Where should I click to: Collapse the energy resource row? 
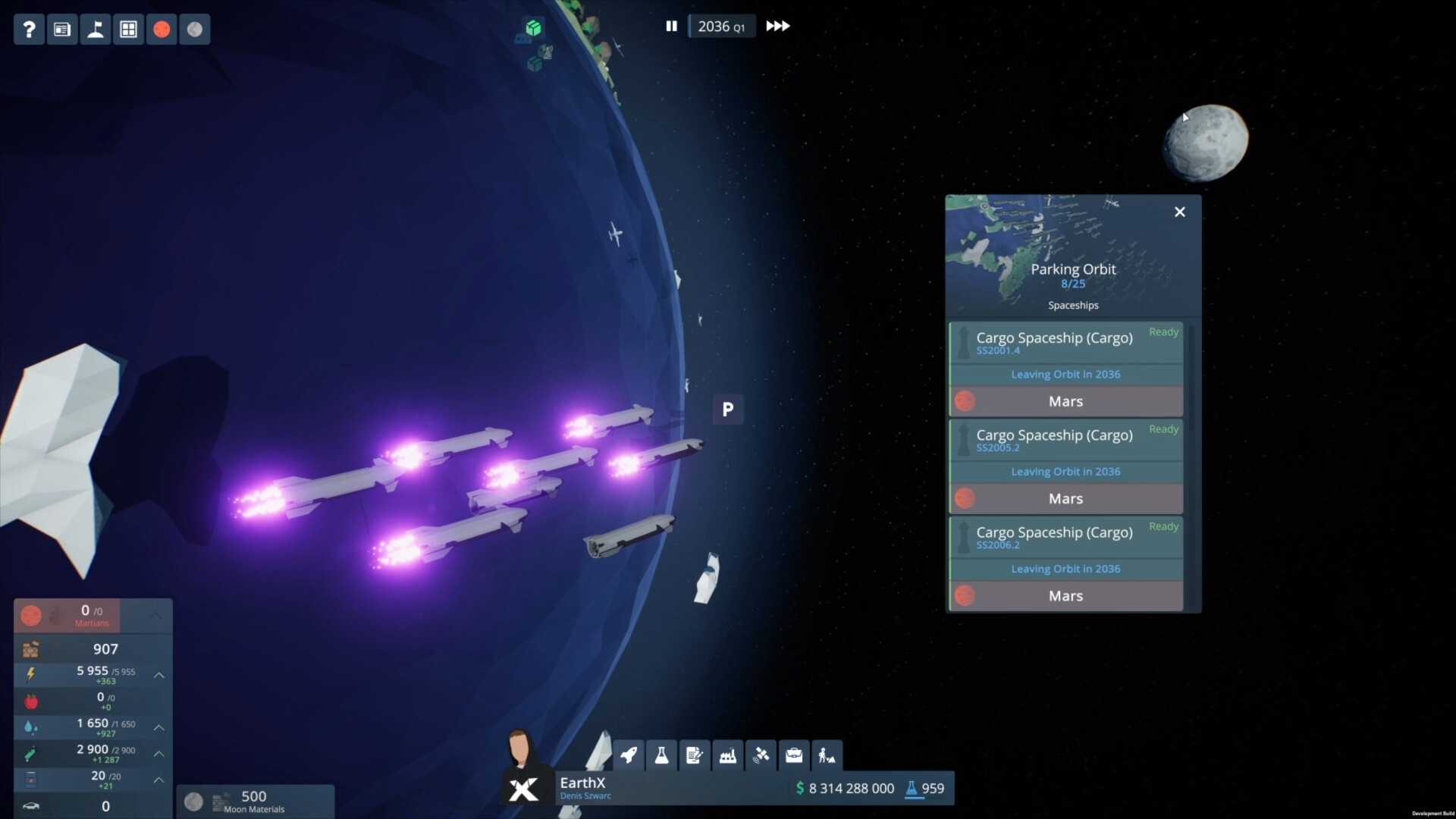coord(159,674)
